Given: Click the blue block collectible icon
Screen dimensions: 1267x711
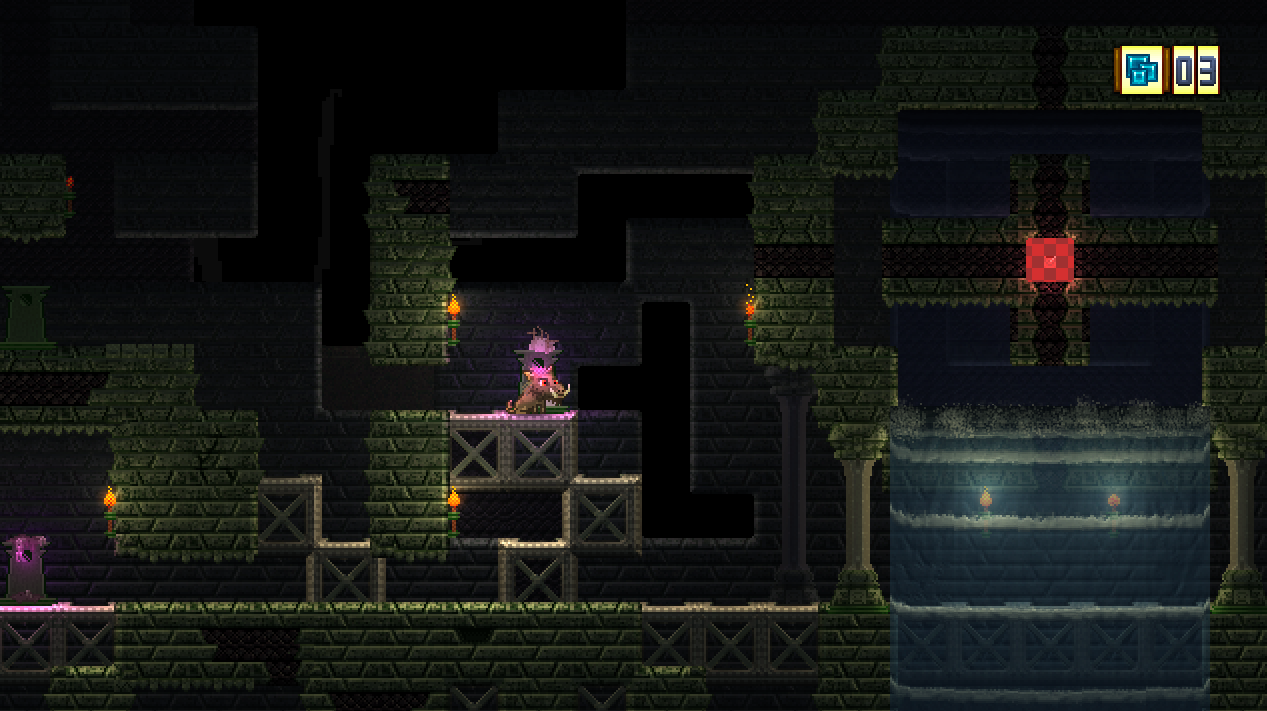Looking at the screenshot, I should coord(1141,70).
